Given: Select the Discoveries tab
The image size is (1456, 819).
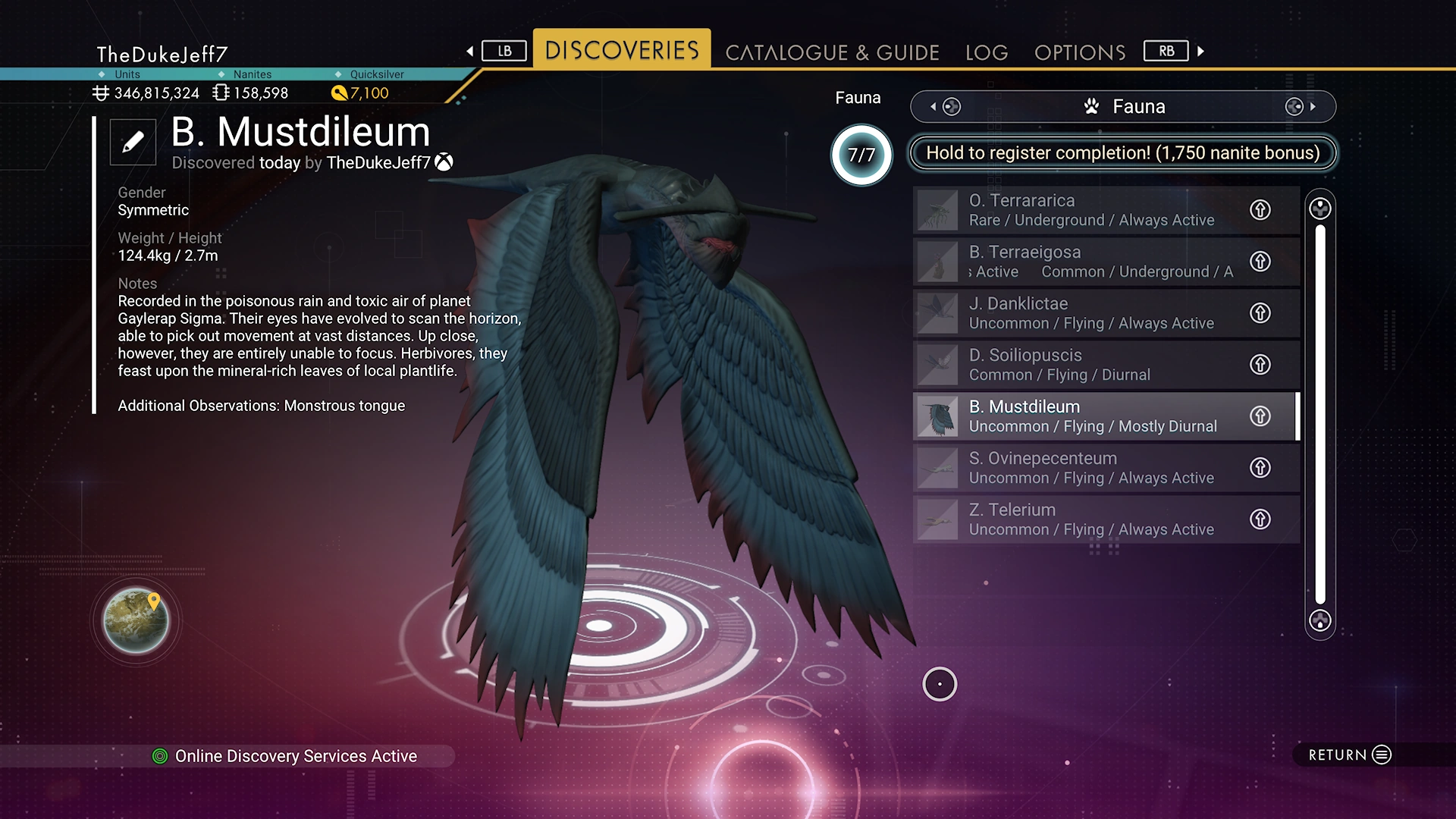Looking at the screenshot, I should (622, 50).
